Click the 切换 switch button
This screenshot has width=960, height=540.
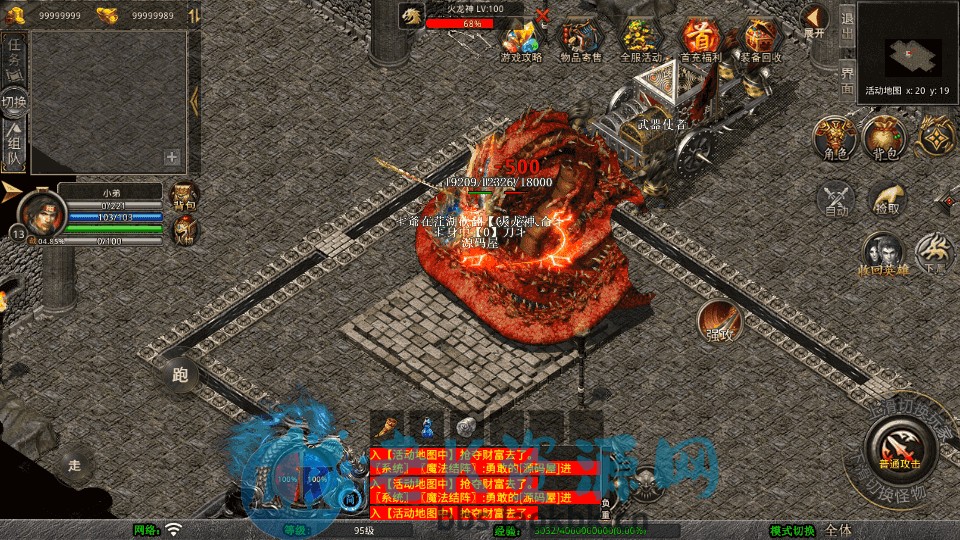14,101
